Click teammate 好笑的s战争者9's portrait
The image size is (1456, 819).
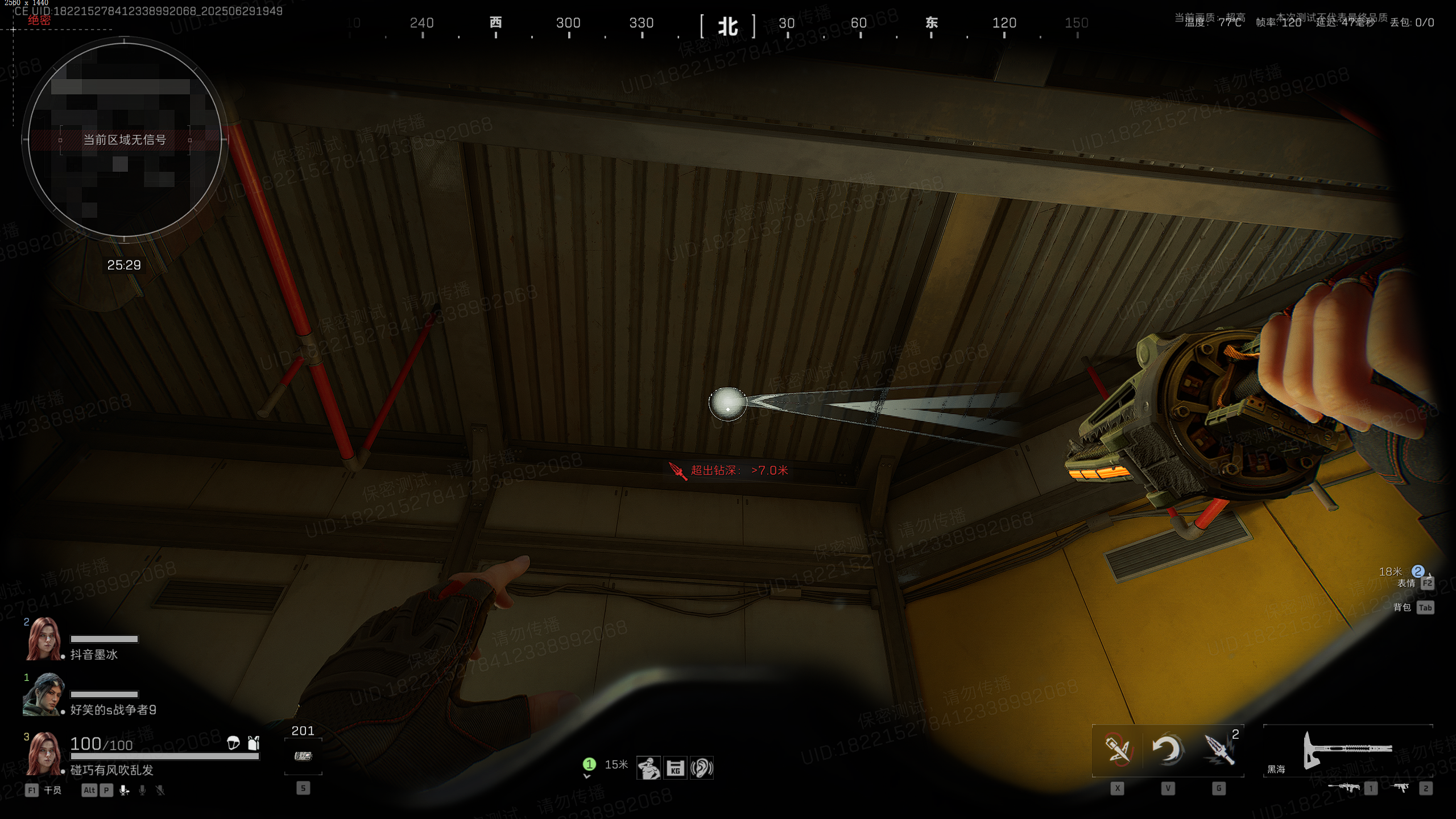(42, 694)
